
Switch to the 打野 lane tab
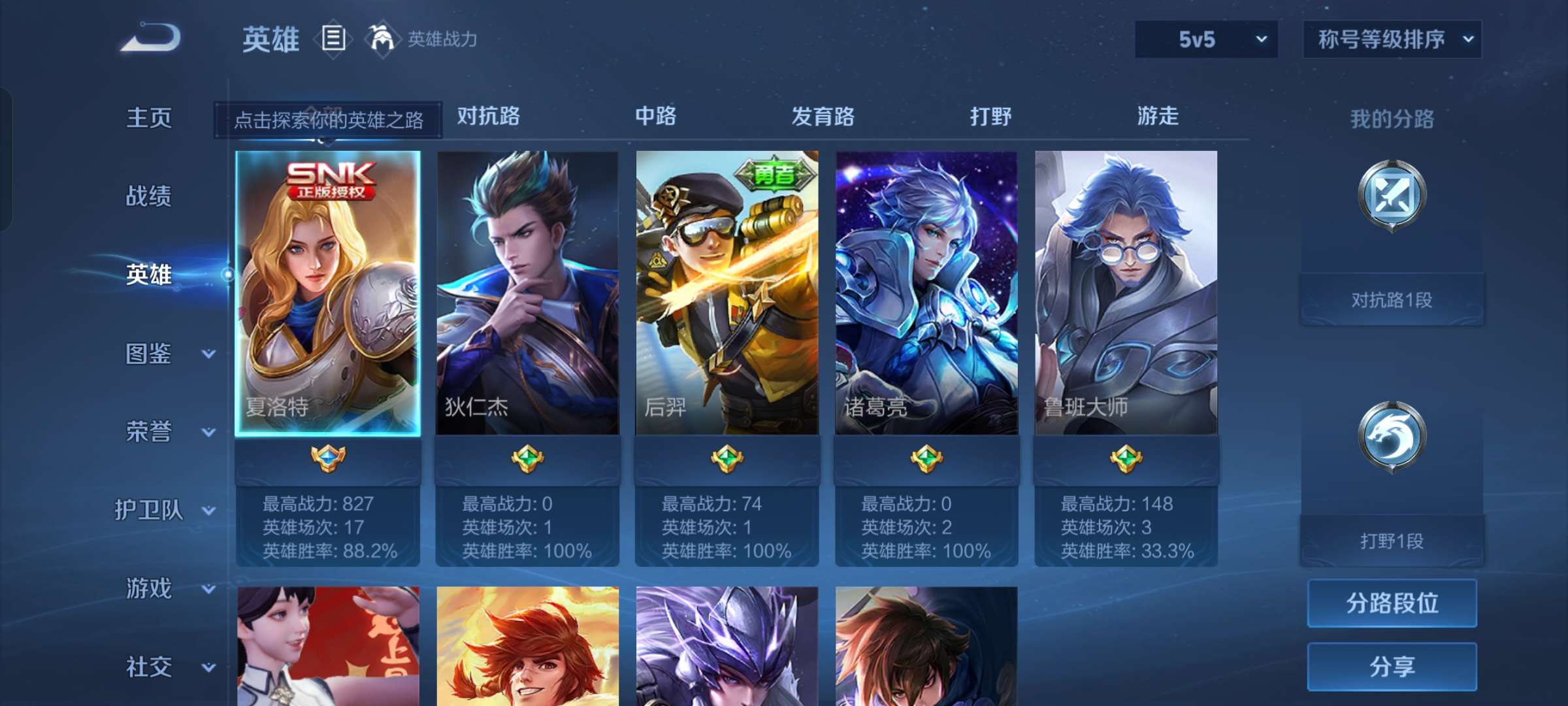991,116
